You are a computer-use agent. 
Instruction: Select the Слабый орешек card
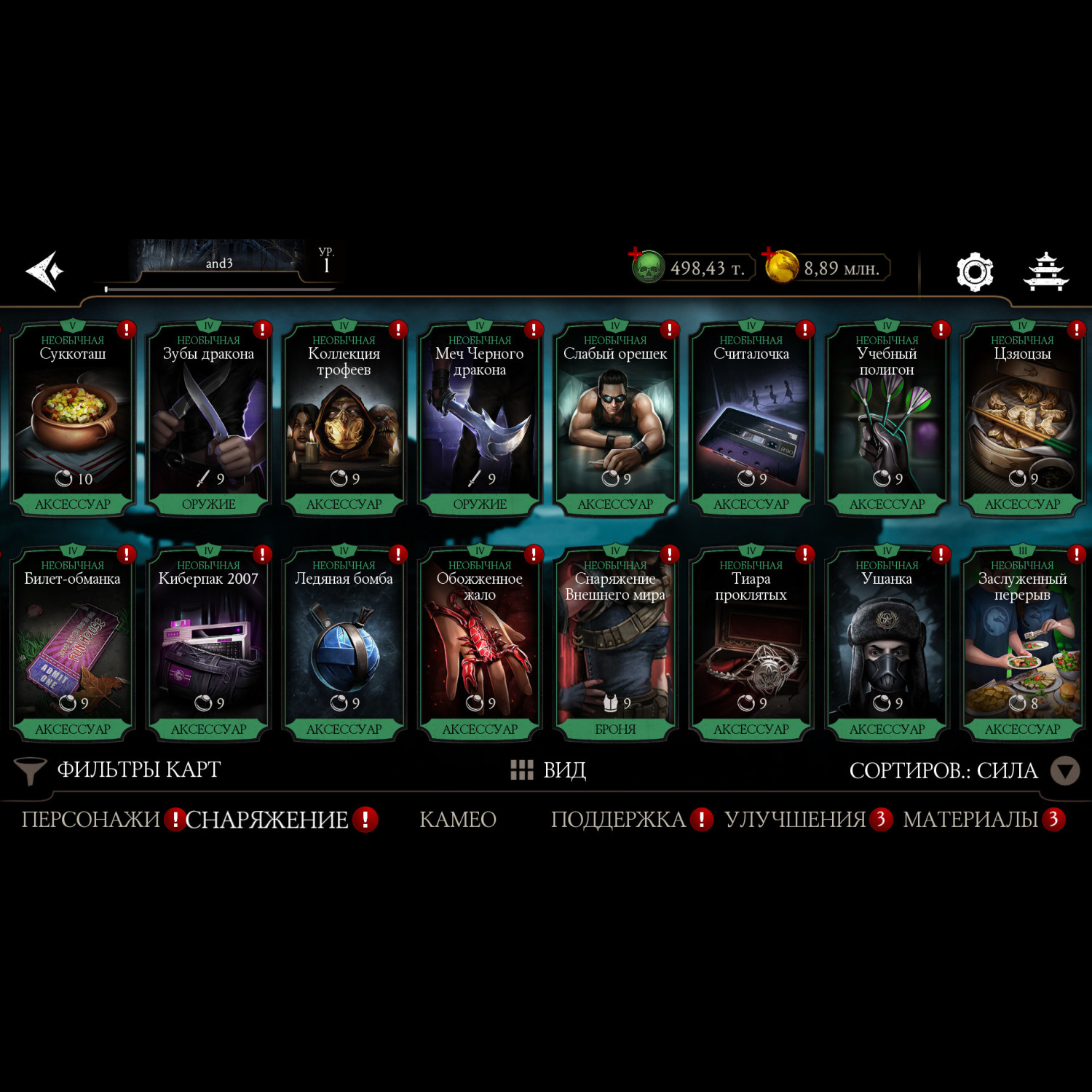615,419
